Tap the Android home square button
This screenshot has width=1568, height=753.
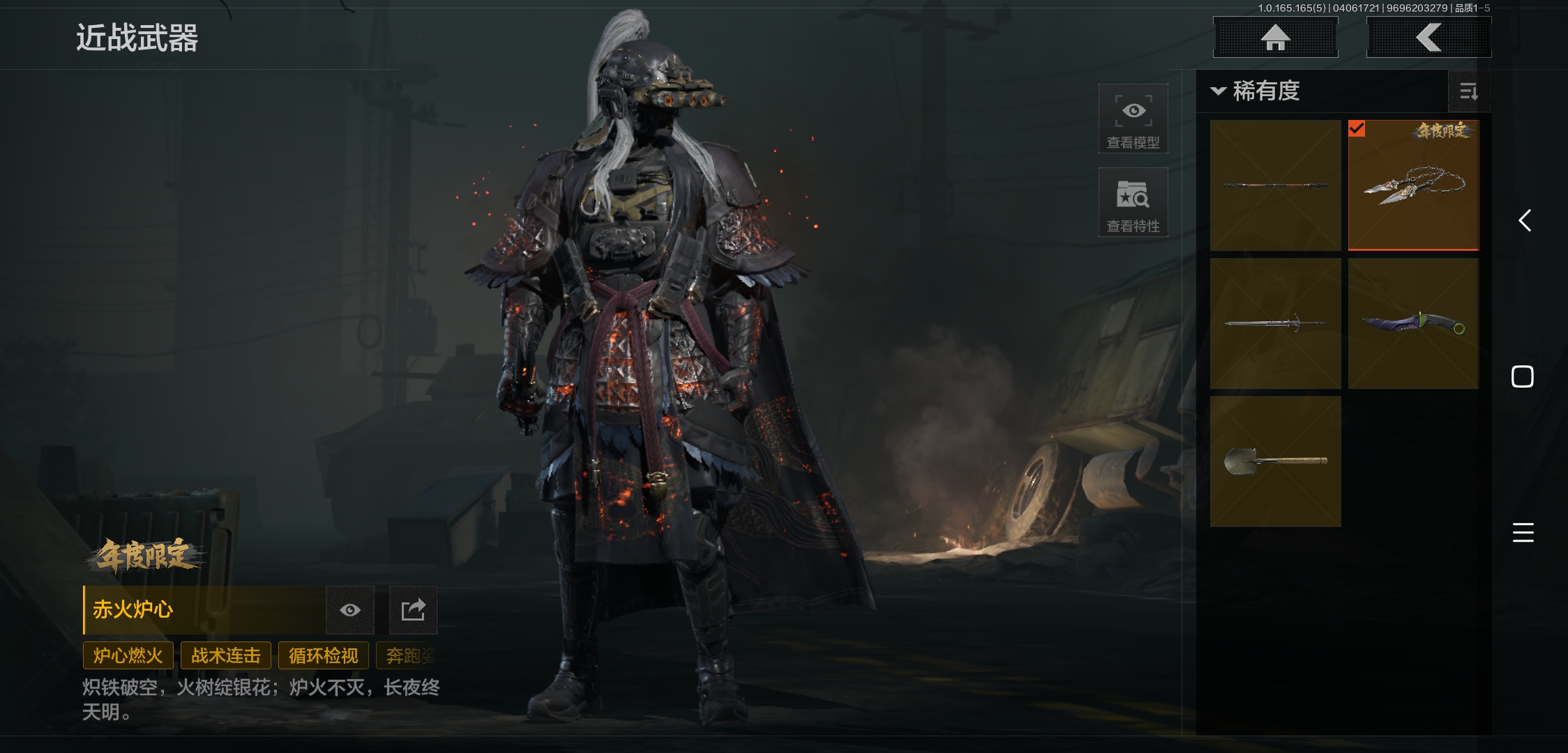click(x=1523, y=376)
